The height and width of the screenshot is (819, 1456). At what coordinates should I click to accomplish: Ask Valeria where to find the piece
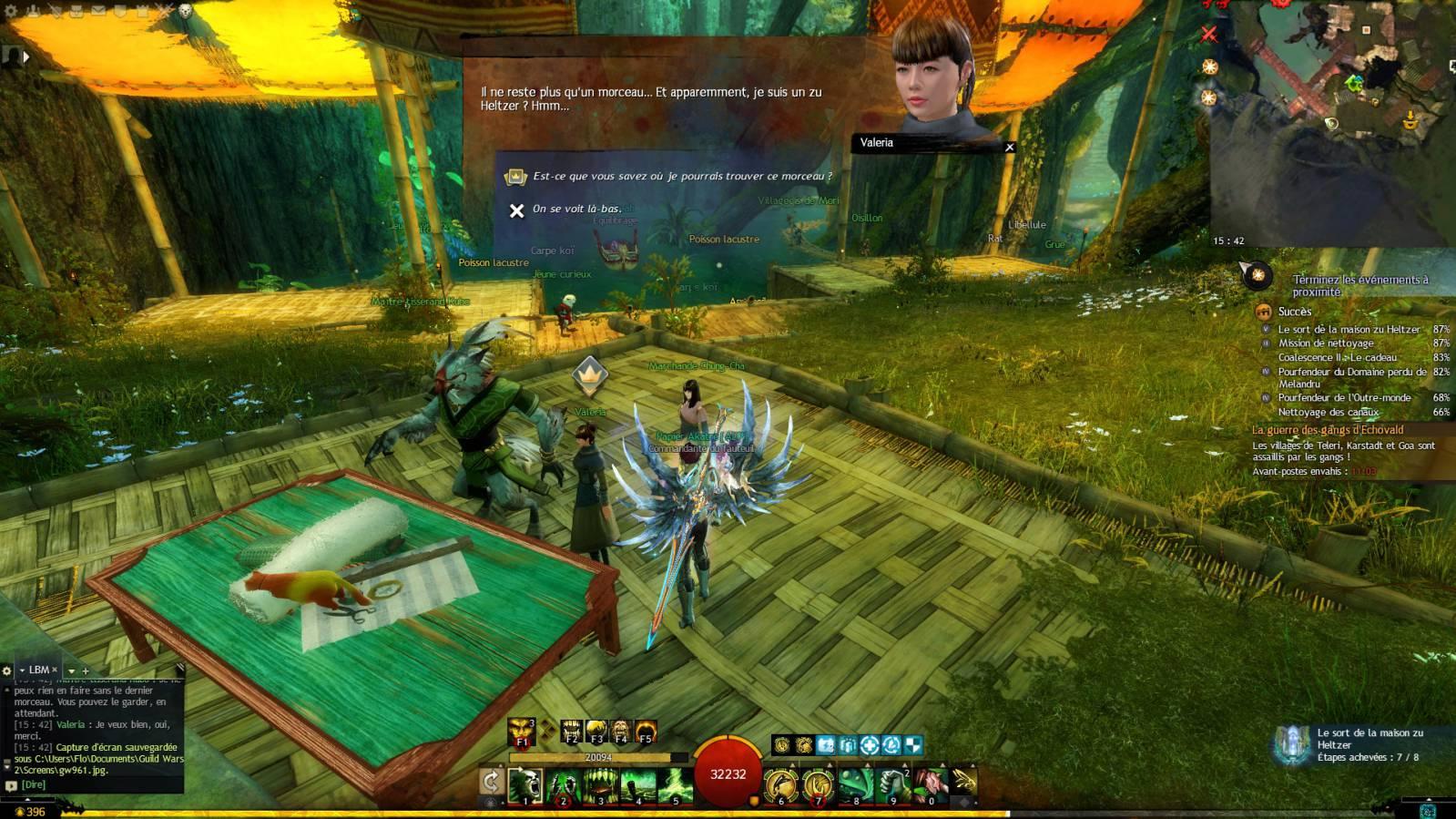[682, 176]
